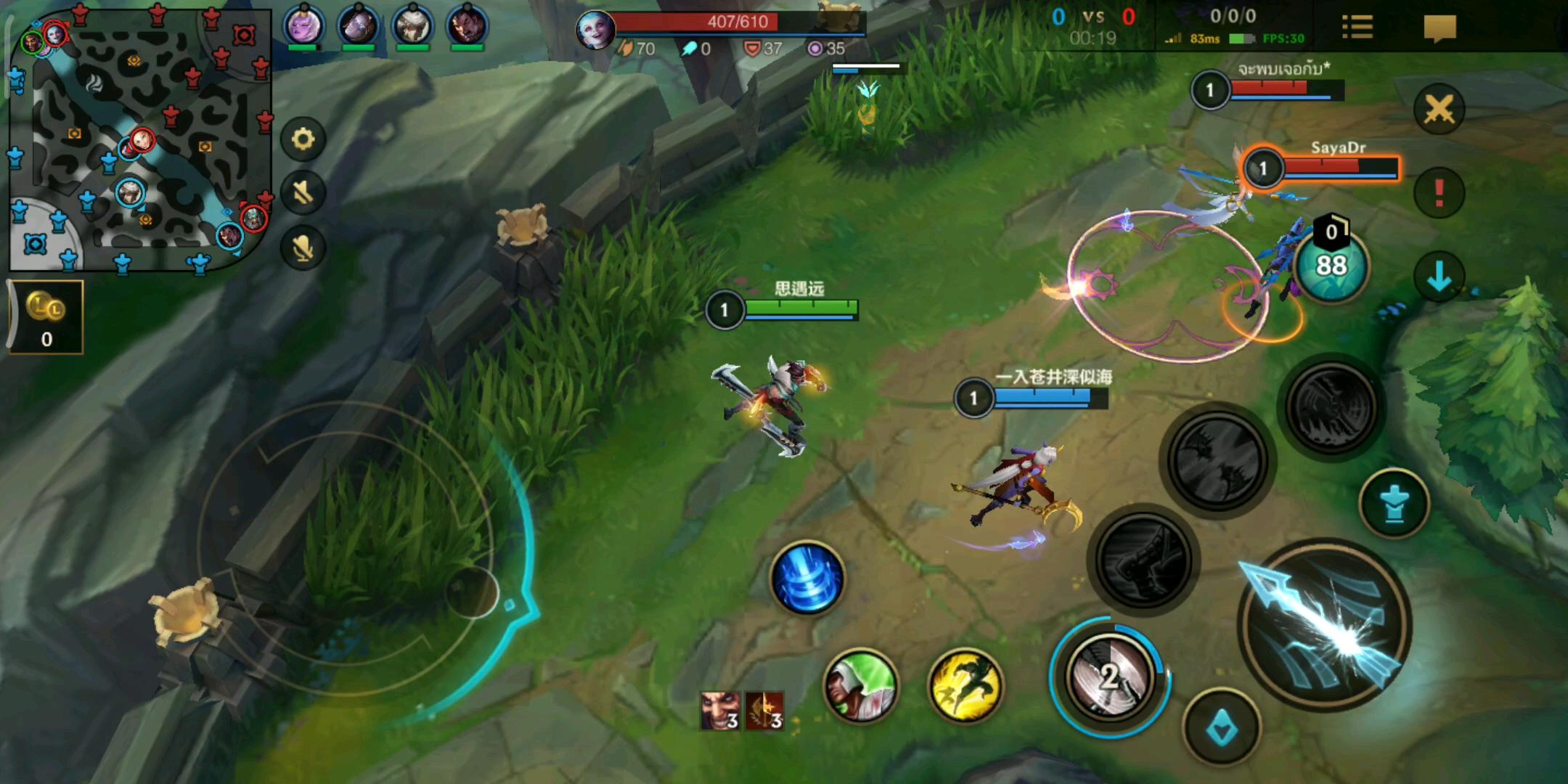Level up the ability marked with 2

tap(1109, 677)
